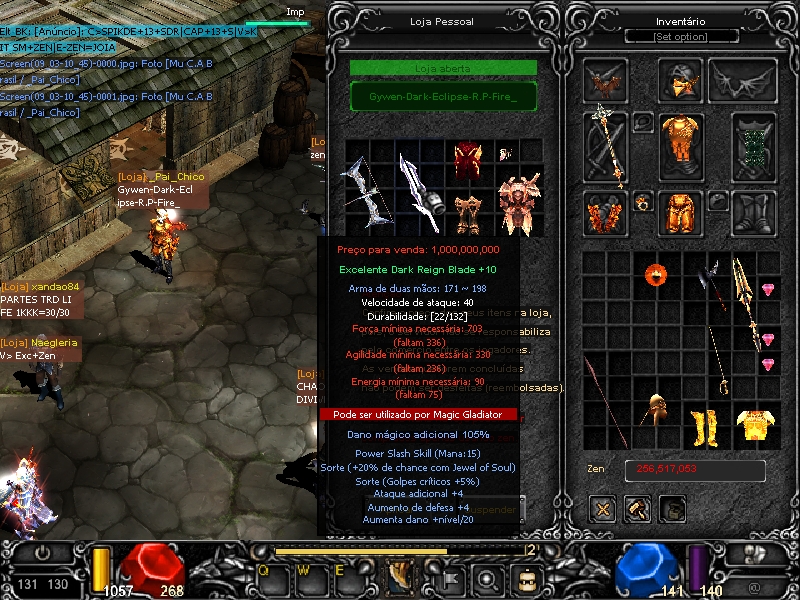
Task: Select the orange orb in inventory
Action: click(655, 273)
